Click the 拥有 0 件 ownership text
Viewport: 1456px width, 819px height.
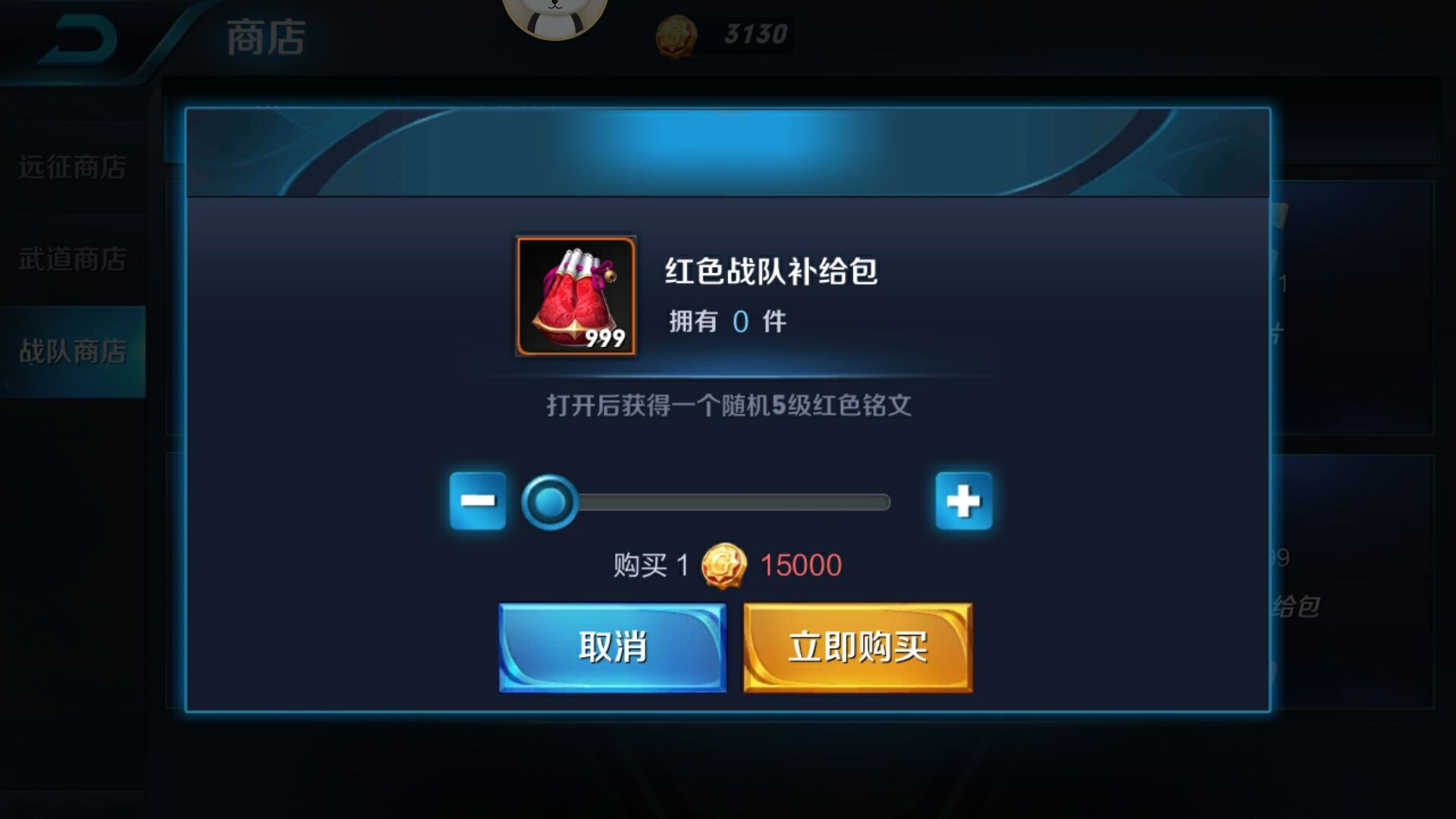(726, 321)
